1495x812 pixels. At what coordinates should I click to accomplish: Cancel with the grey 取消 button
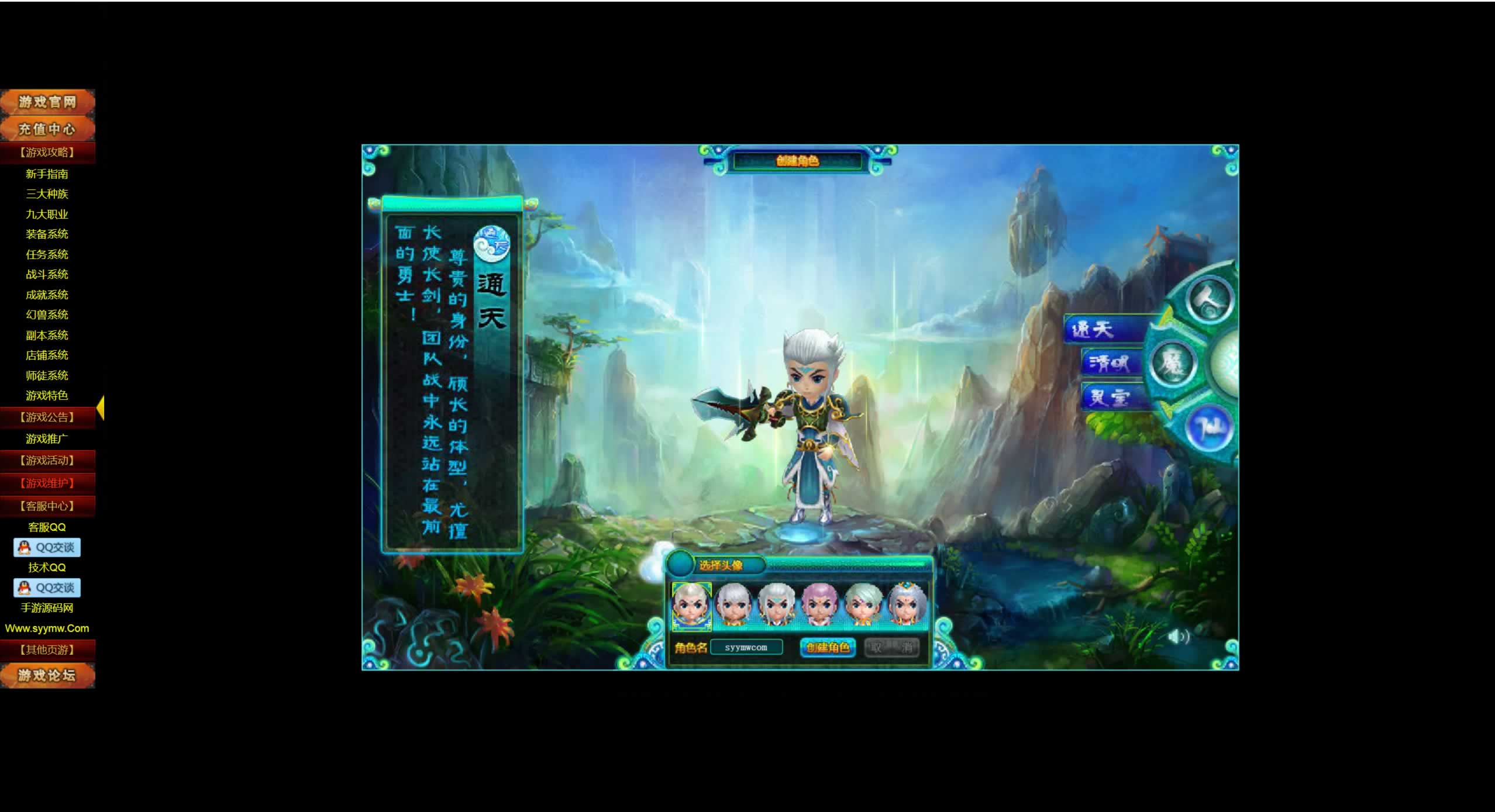click(x=891, y=647)
